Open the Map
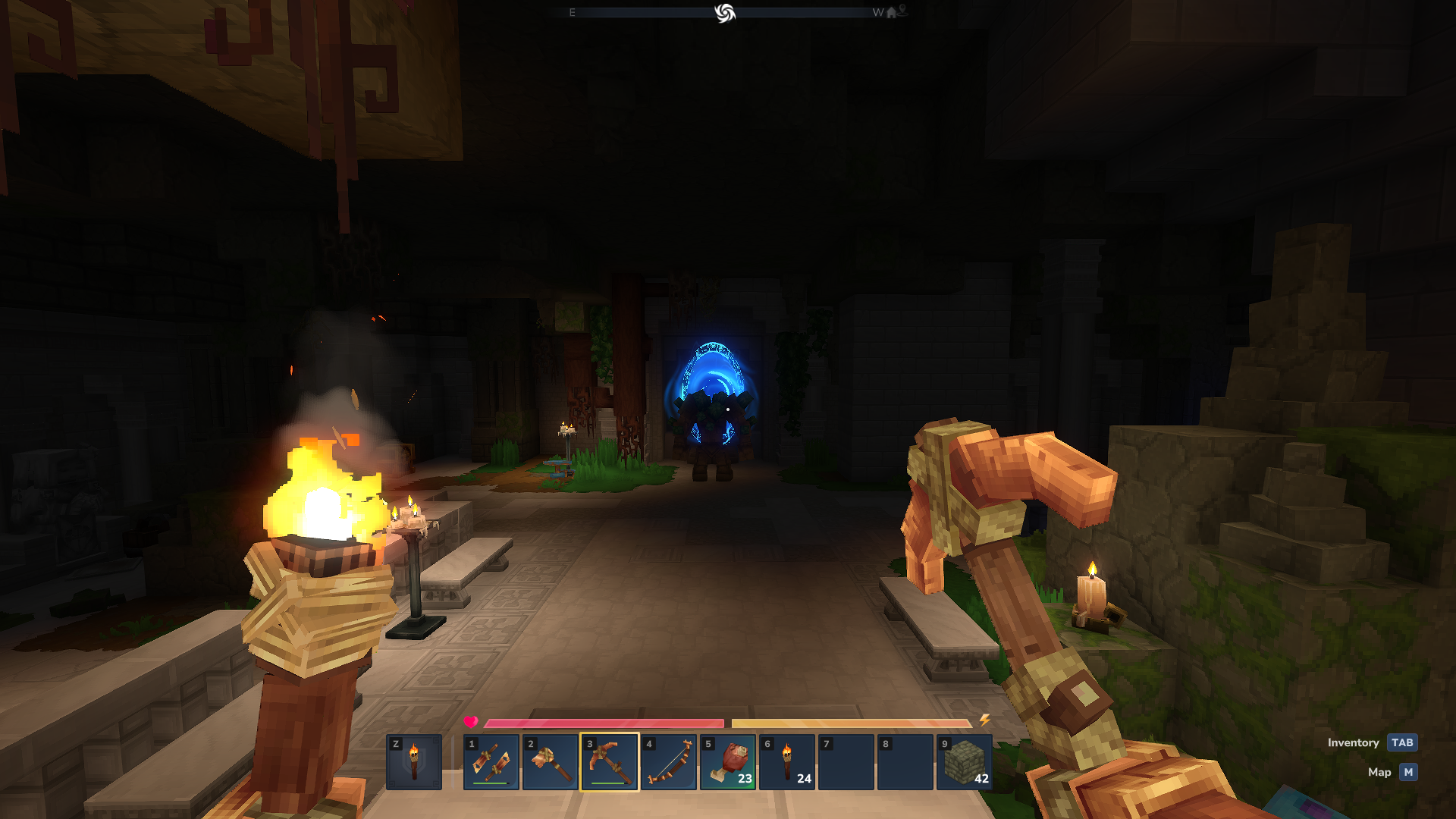Image resolution: width=1456 pixels, height=819 pixels. 1408,772
